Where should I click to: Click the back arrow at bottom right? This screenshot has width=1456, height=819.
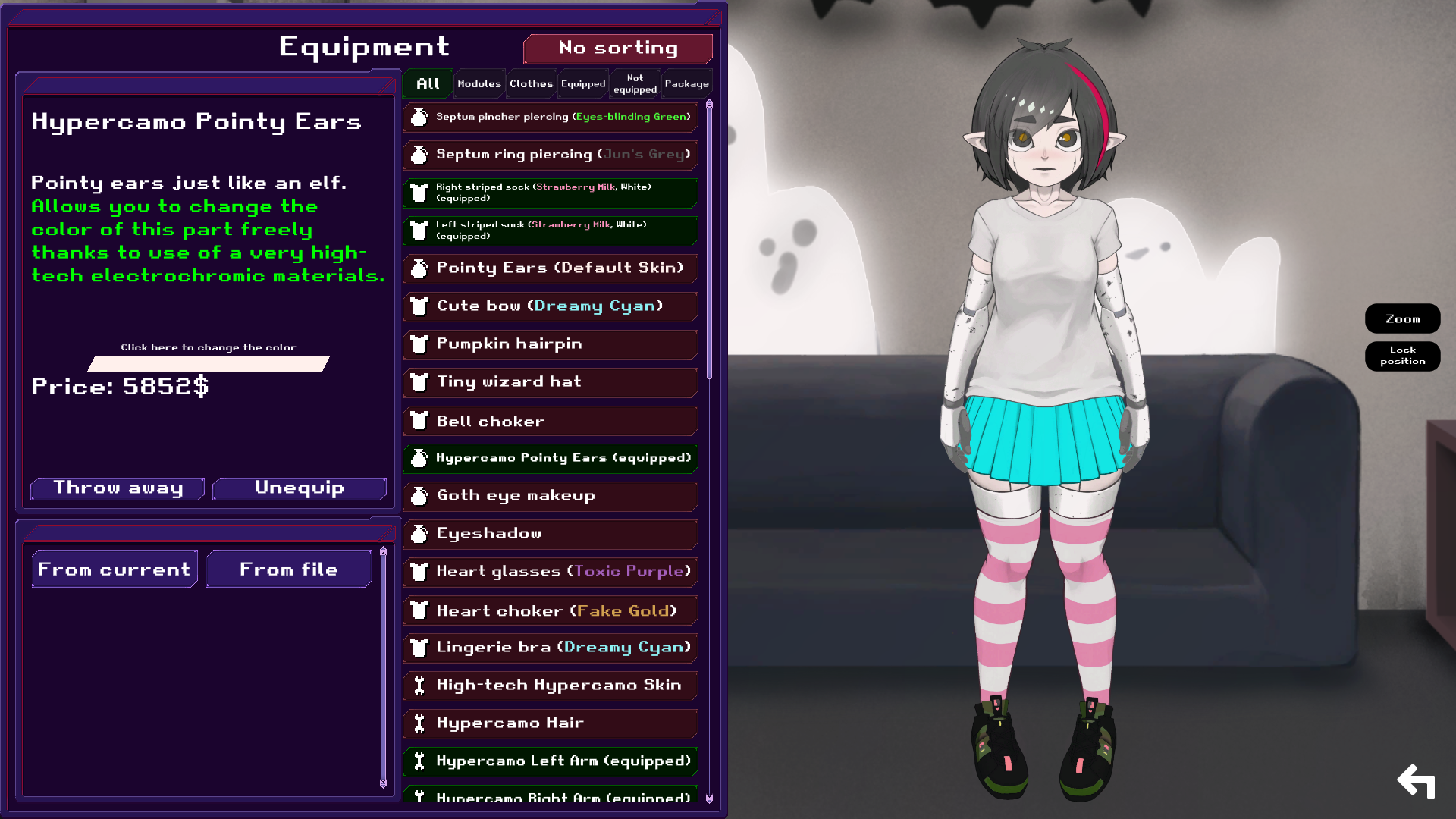(1417, 780)
